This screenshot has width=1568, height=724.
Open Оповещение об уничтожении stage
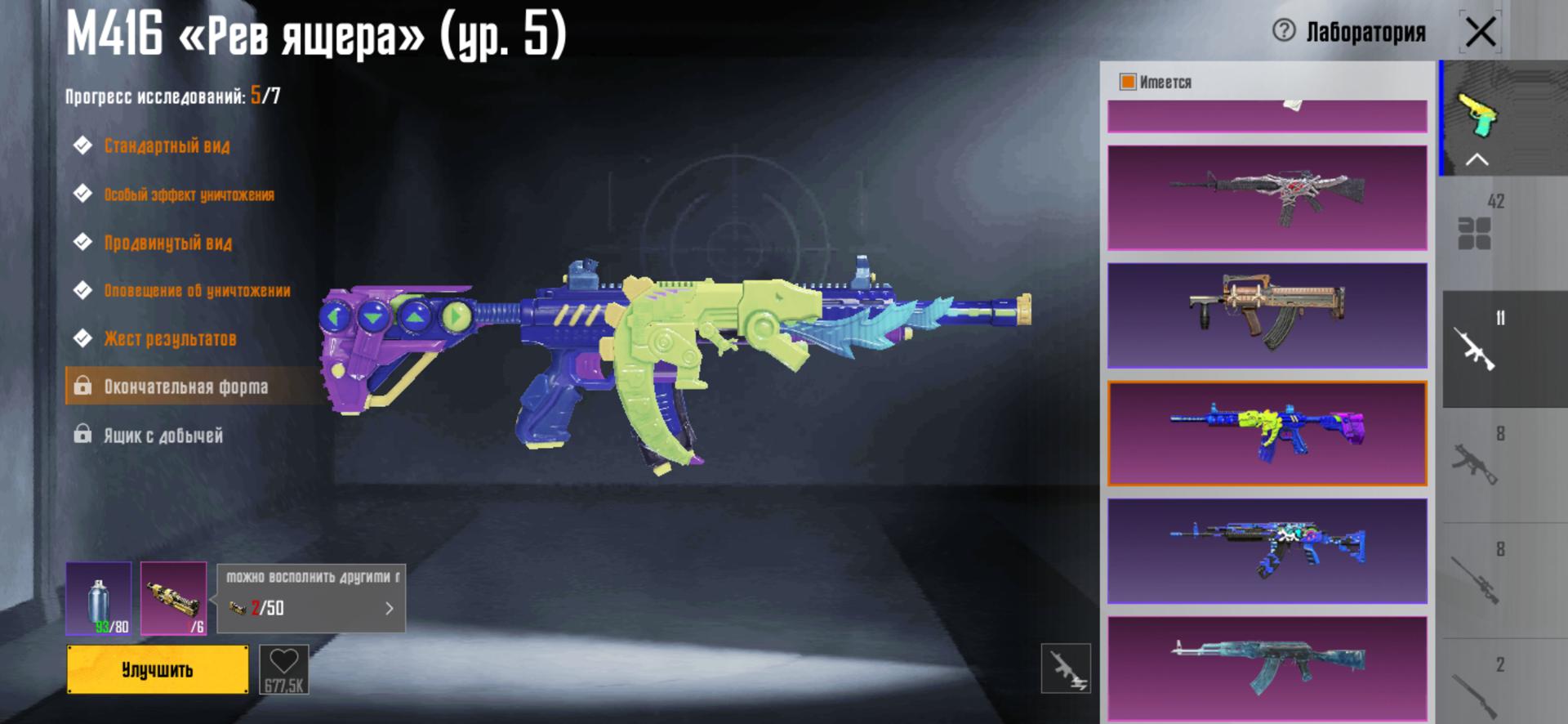click(x=197, y=290)
